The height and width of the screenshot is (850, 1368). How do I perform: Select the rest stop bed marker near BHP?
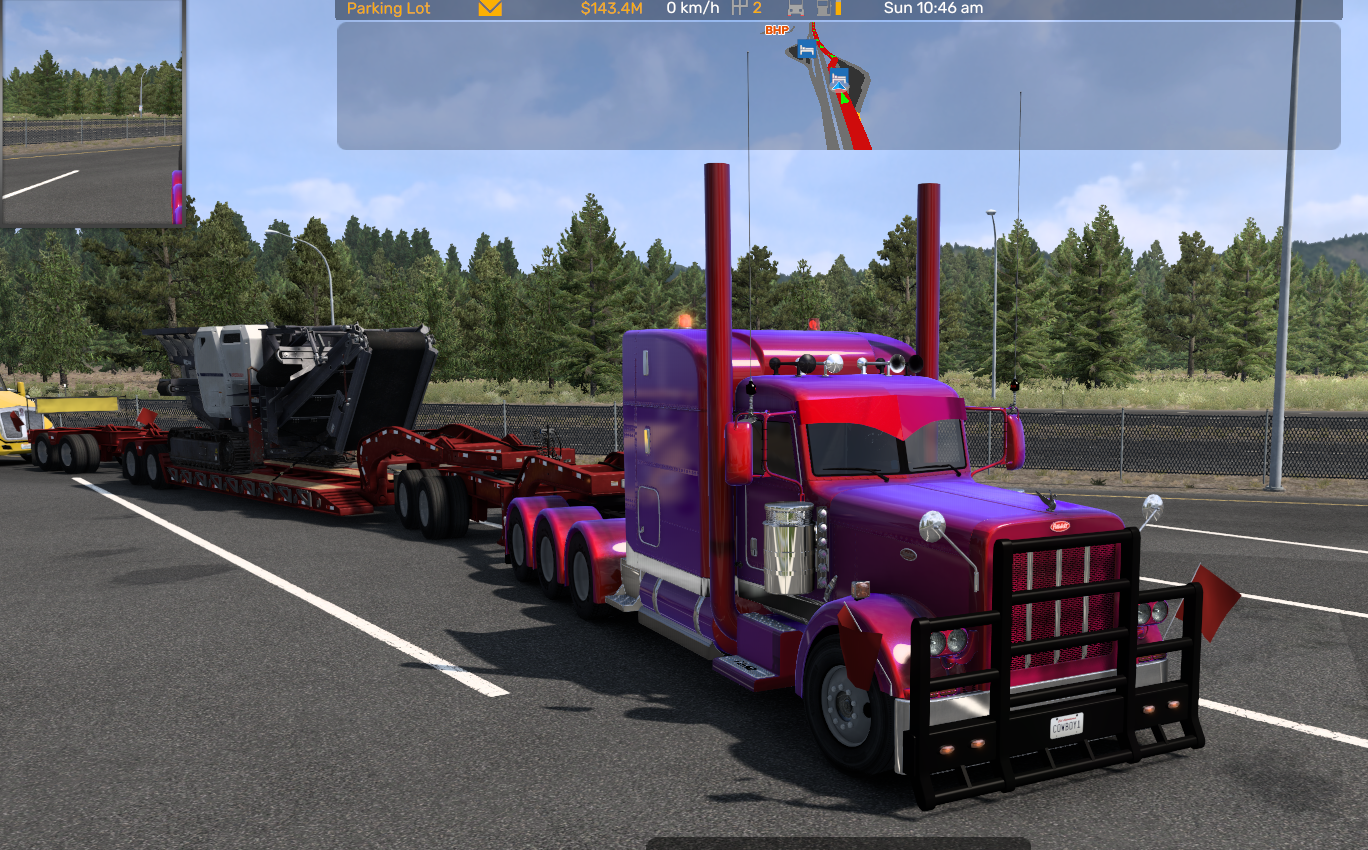(x=806, y=49)
